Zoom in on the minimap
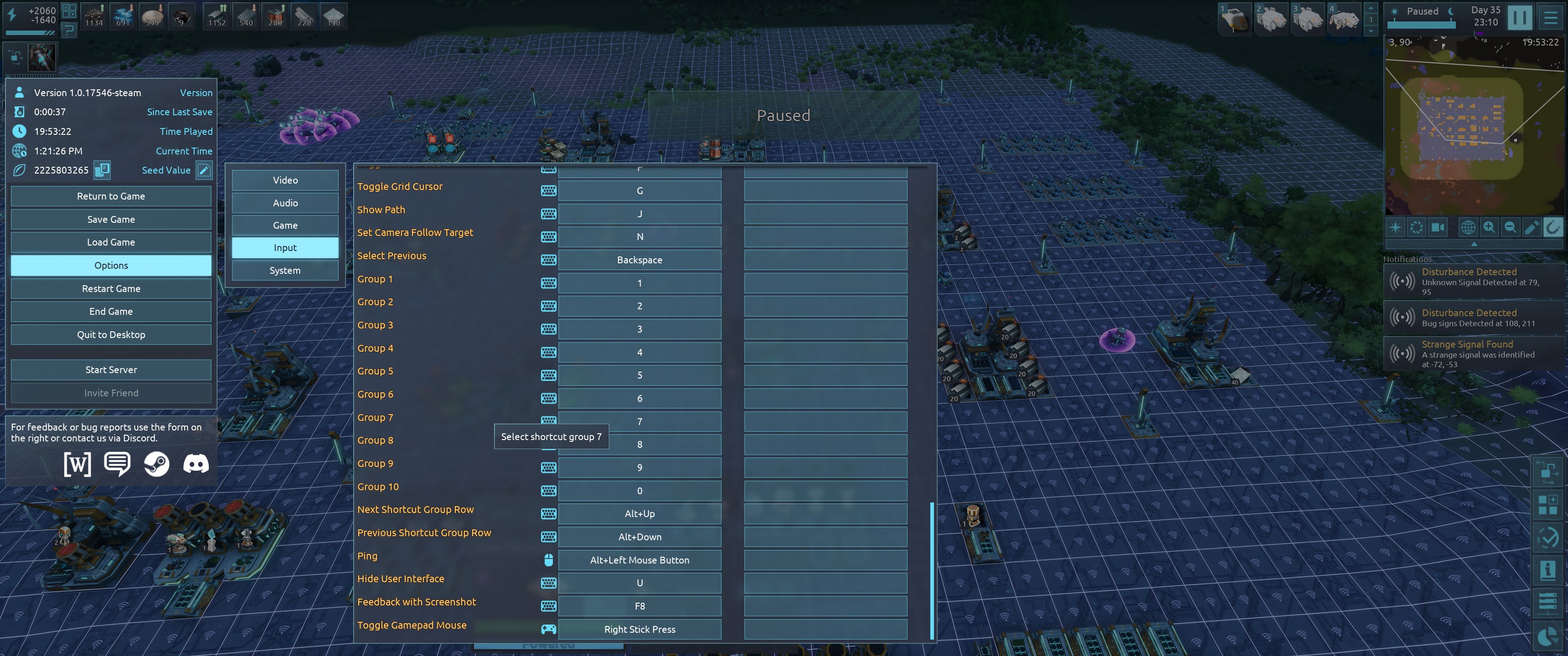This screenshot has width=1568, height=656. [1489, 228]
